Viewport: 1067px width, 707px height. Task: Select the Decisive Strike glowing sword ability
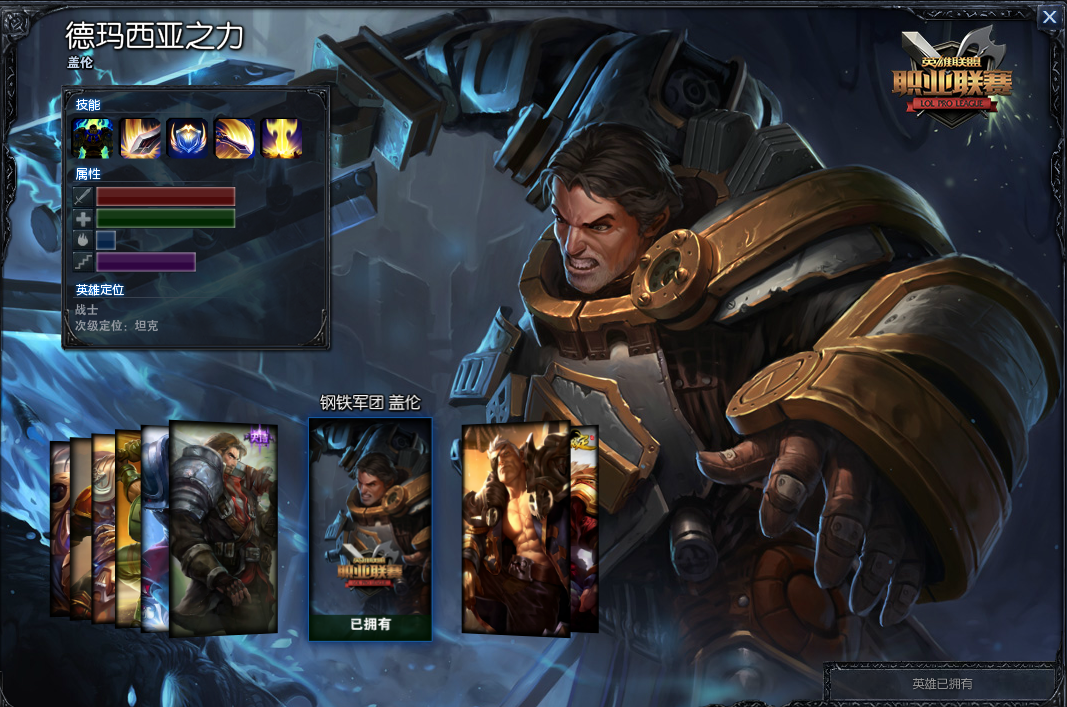(x=140, y=139)
